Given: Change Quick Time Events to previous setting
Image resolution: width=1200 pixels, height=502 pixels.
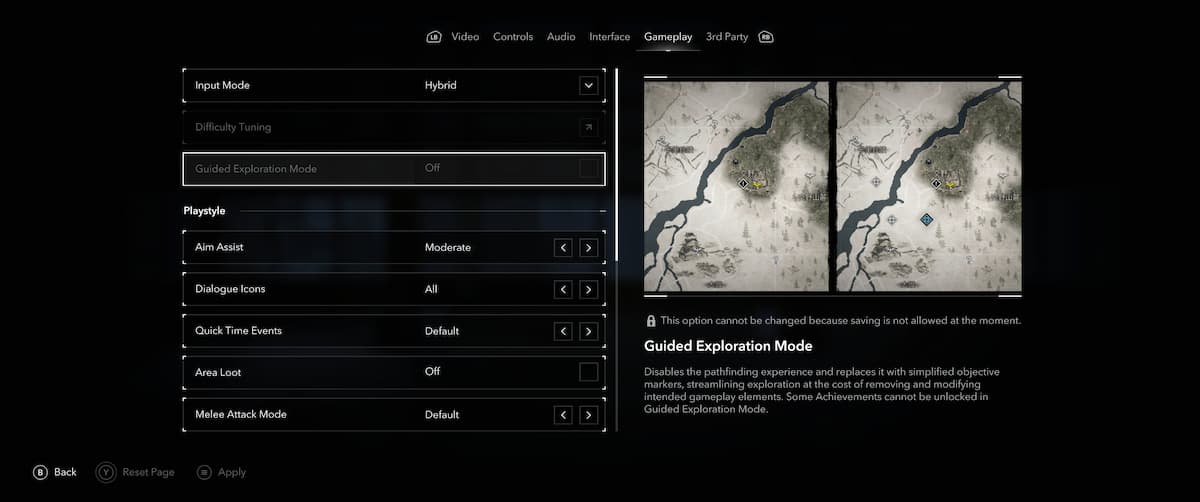Looking at the screenshot, I should 564,332.
